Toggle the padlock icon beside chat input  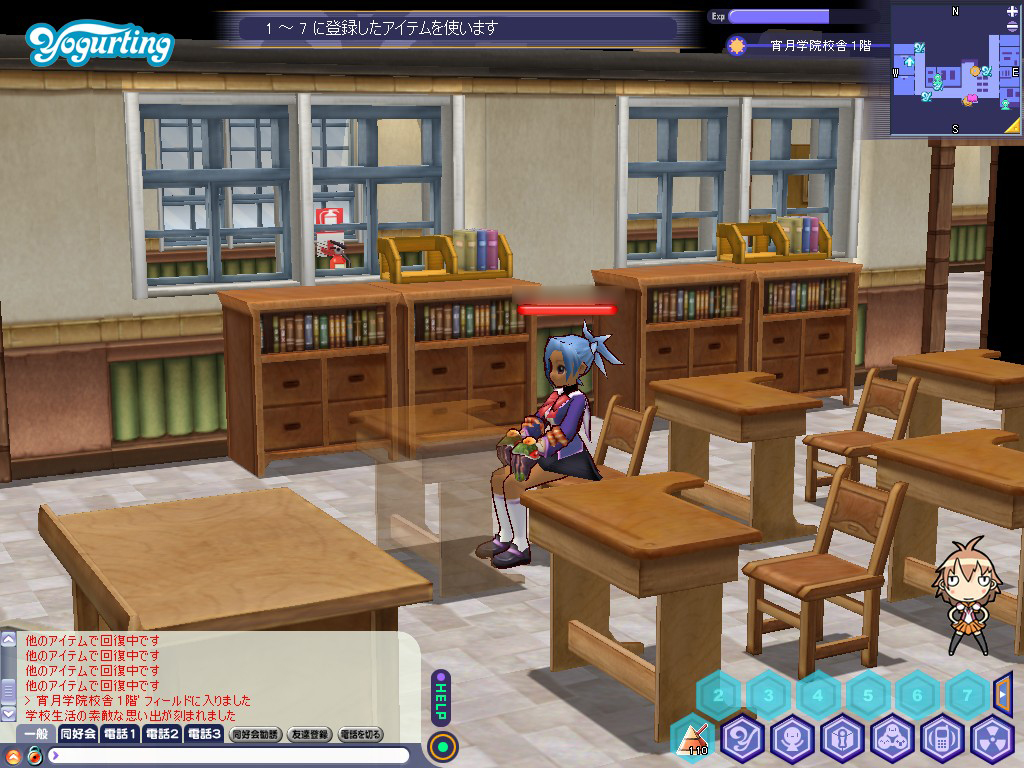[x=35, y=755]
